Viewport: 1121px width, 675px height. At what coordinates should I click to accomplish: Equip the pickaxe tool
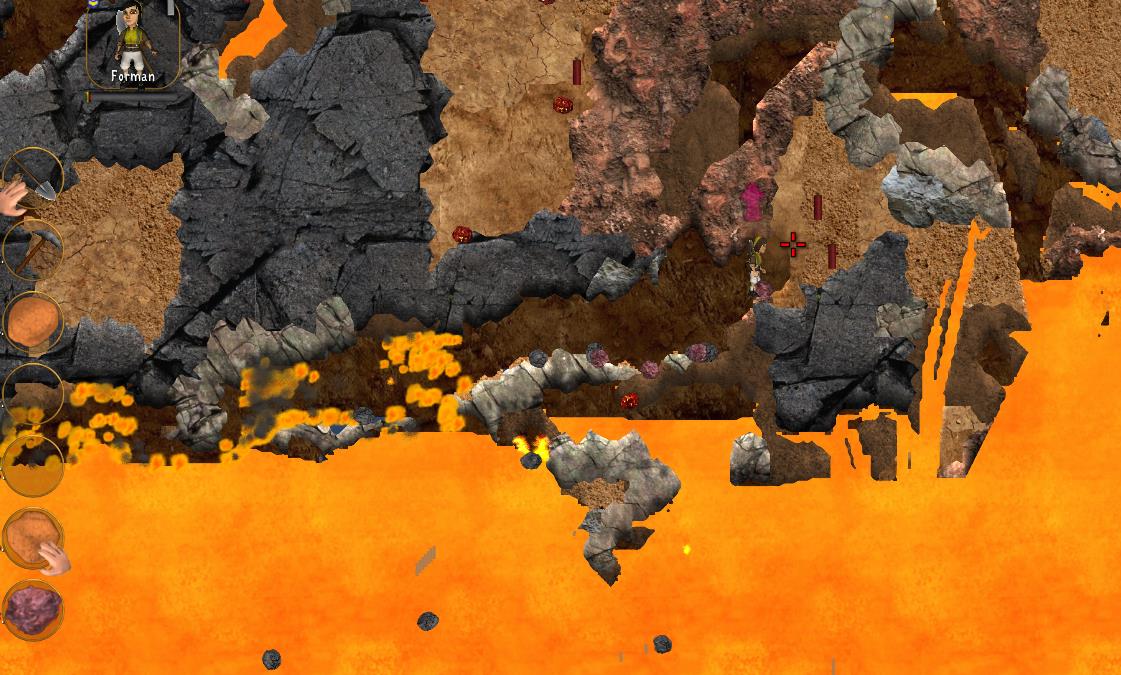click(x=33, y=249)
